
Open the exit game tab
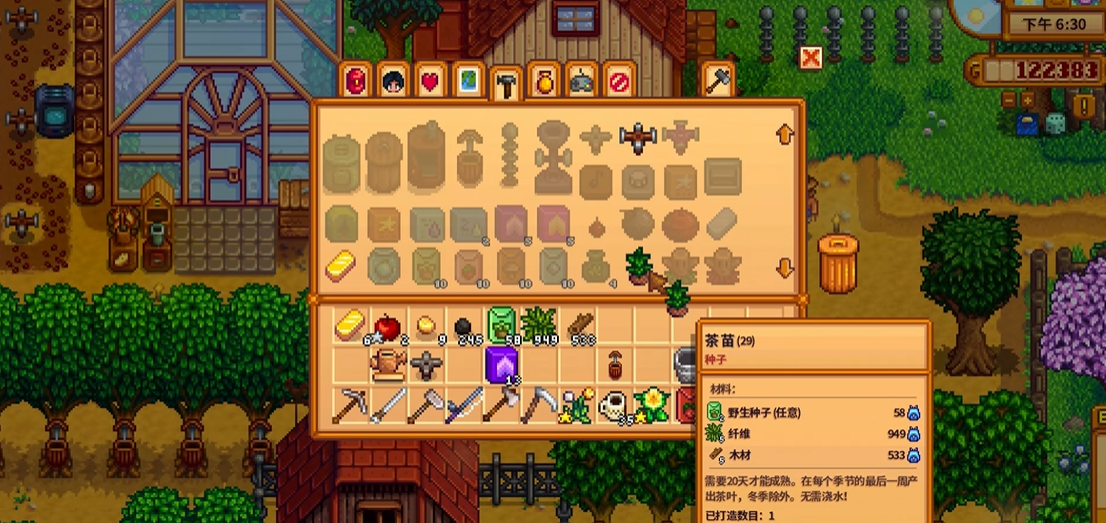point(619,81)
